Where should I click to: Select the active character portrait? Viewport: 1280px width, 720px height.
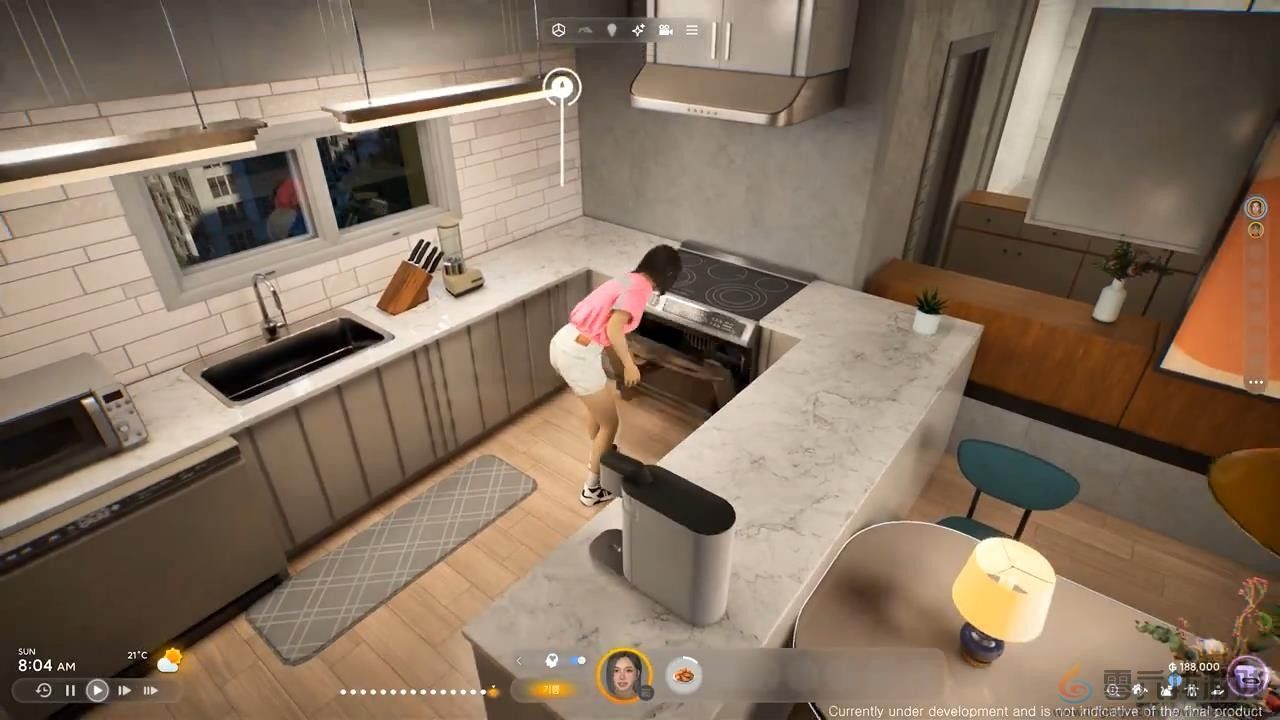tap(624, 675)
